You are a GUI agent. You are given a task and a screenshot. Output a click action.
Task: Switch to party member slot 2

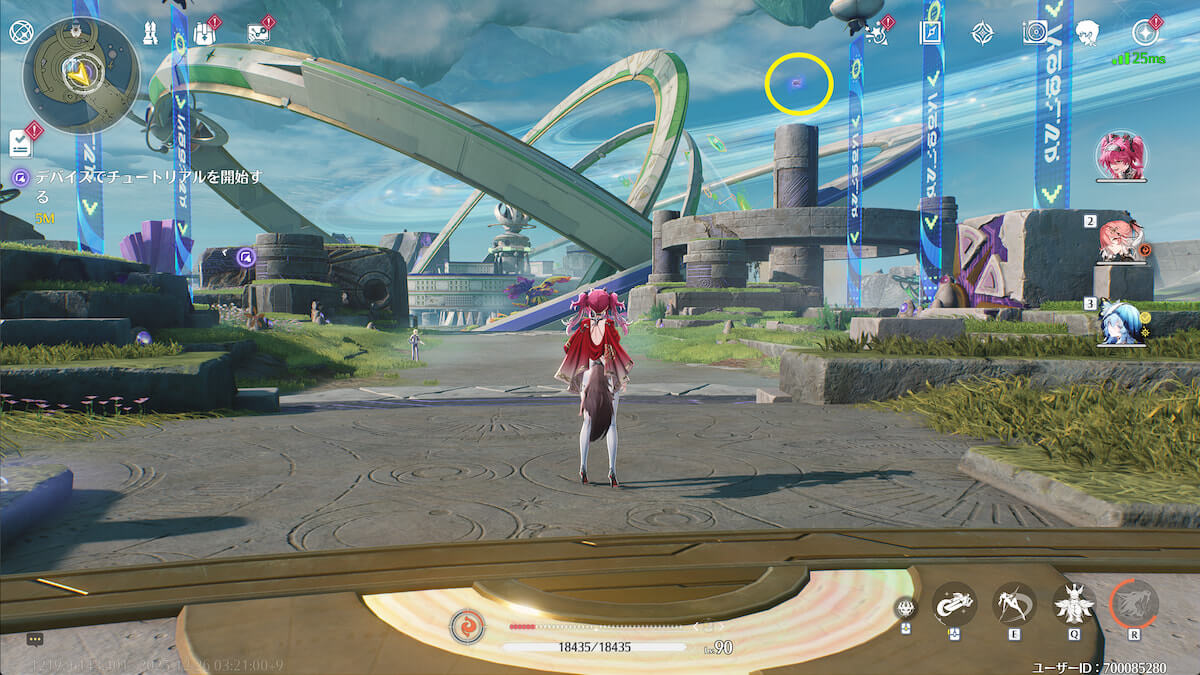tap(1121, 241)
